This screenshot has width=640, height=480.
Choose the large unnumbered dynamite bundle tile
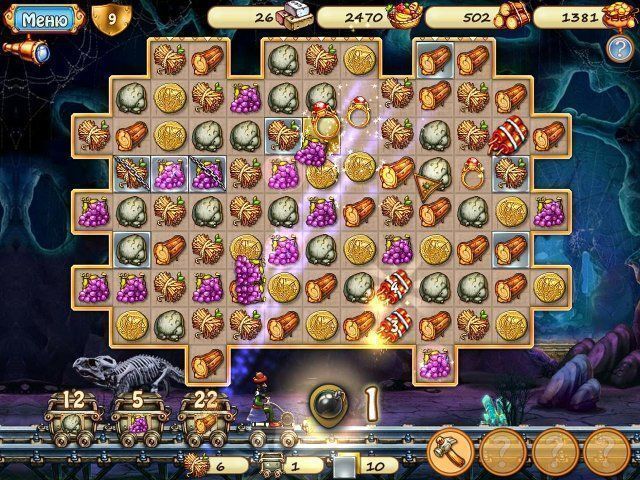[x=511, y=134]
